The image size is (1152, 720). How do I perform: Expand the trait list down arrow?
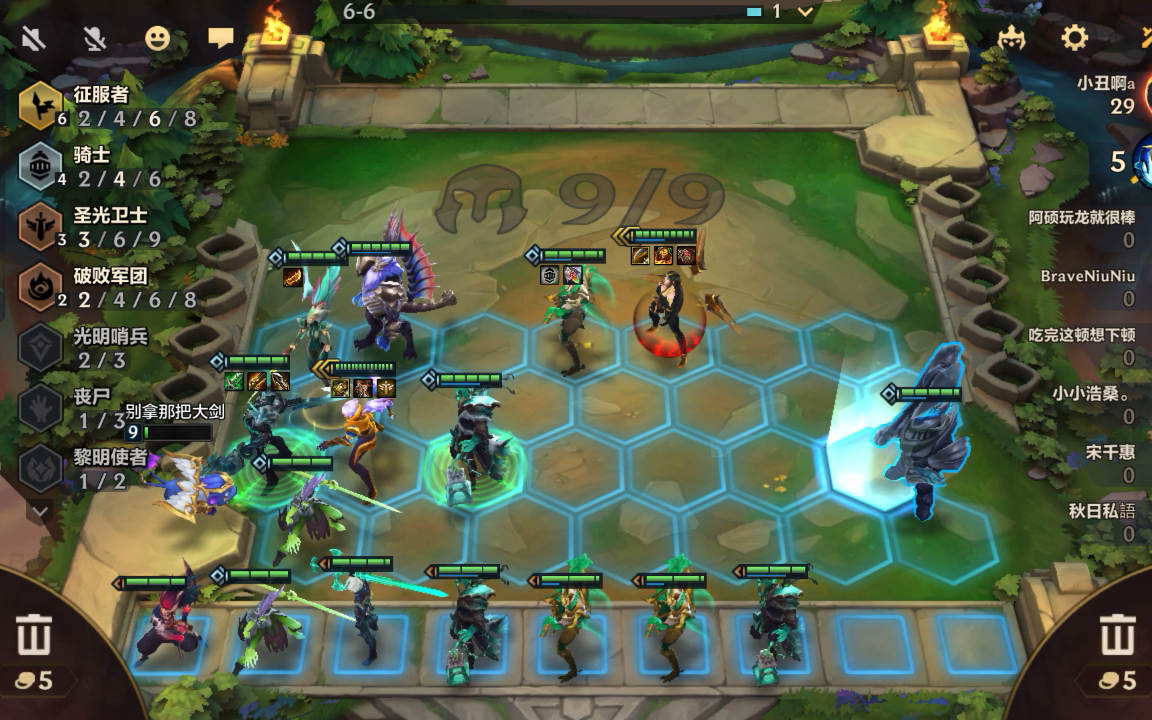coord(40,511)
